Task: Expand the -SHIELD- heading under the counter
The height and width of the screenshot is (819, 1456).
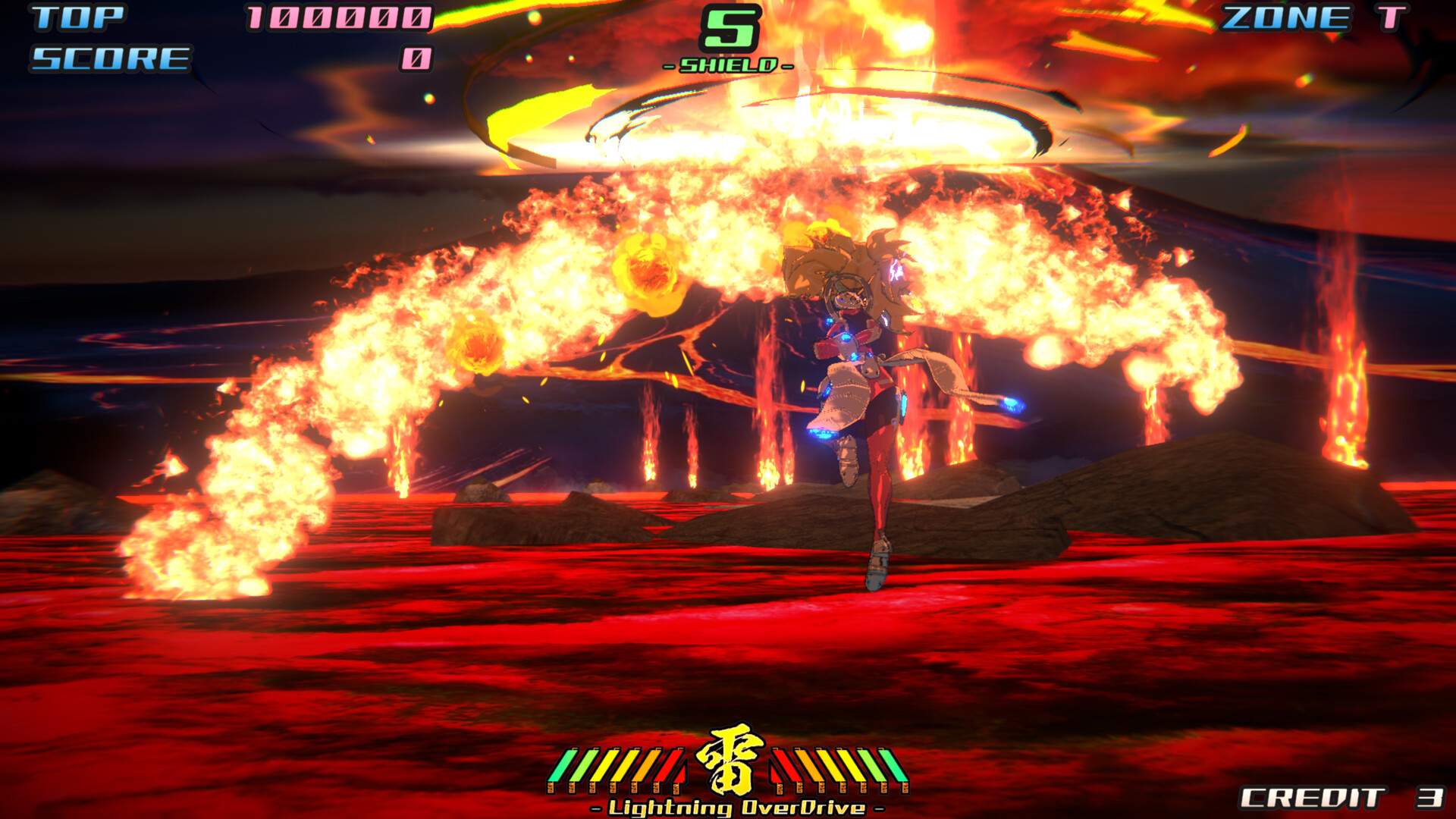Action: [730, 65]
